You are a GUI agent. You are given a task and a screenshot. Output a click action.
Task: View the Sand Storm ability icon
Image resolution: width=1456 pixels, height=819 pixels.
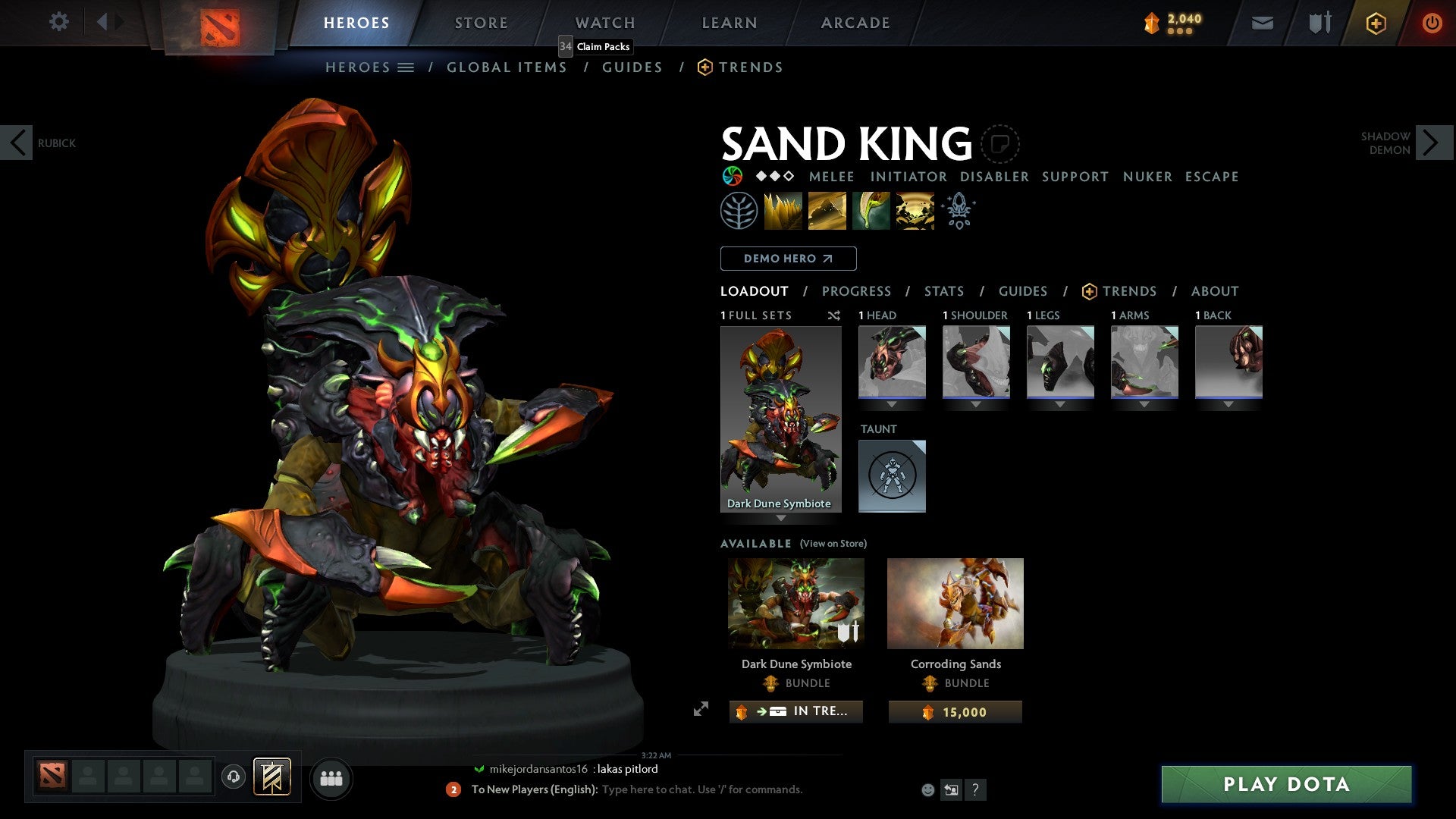point(827,210)
